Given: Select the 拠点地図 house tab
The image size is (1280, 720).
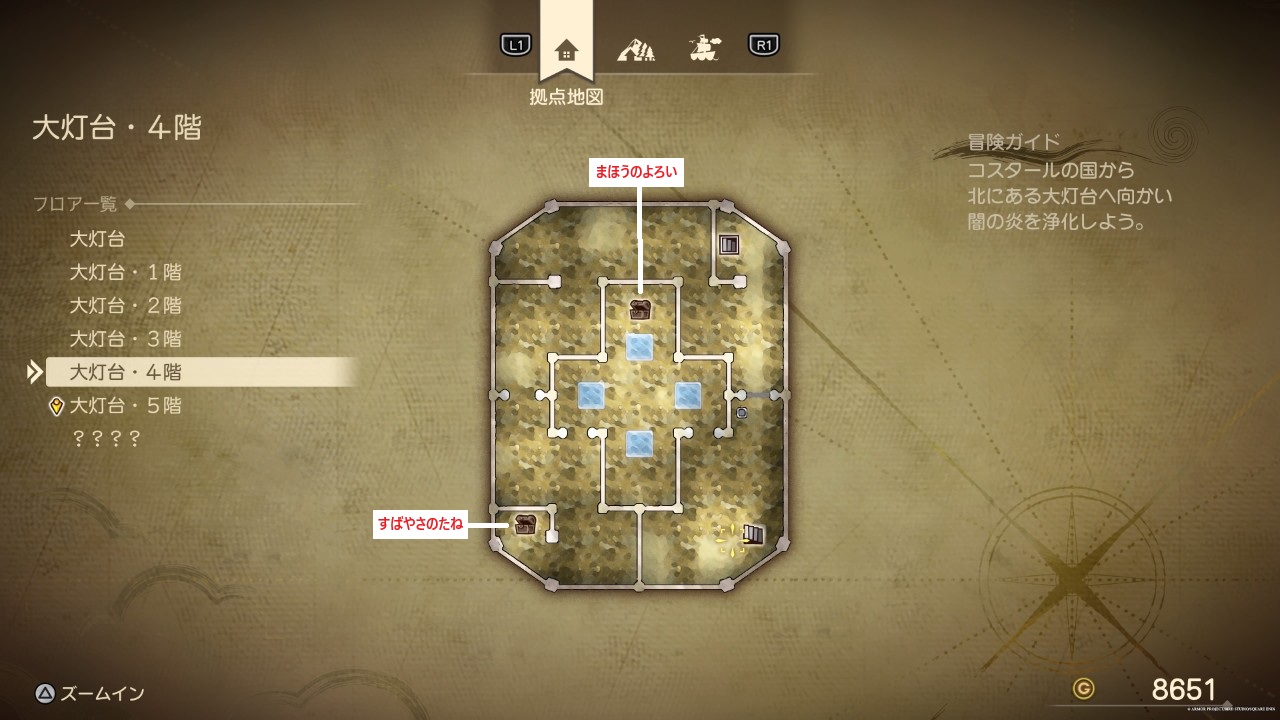Looking at the screenshot, I should (566, 49).
